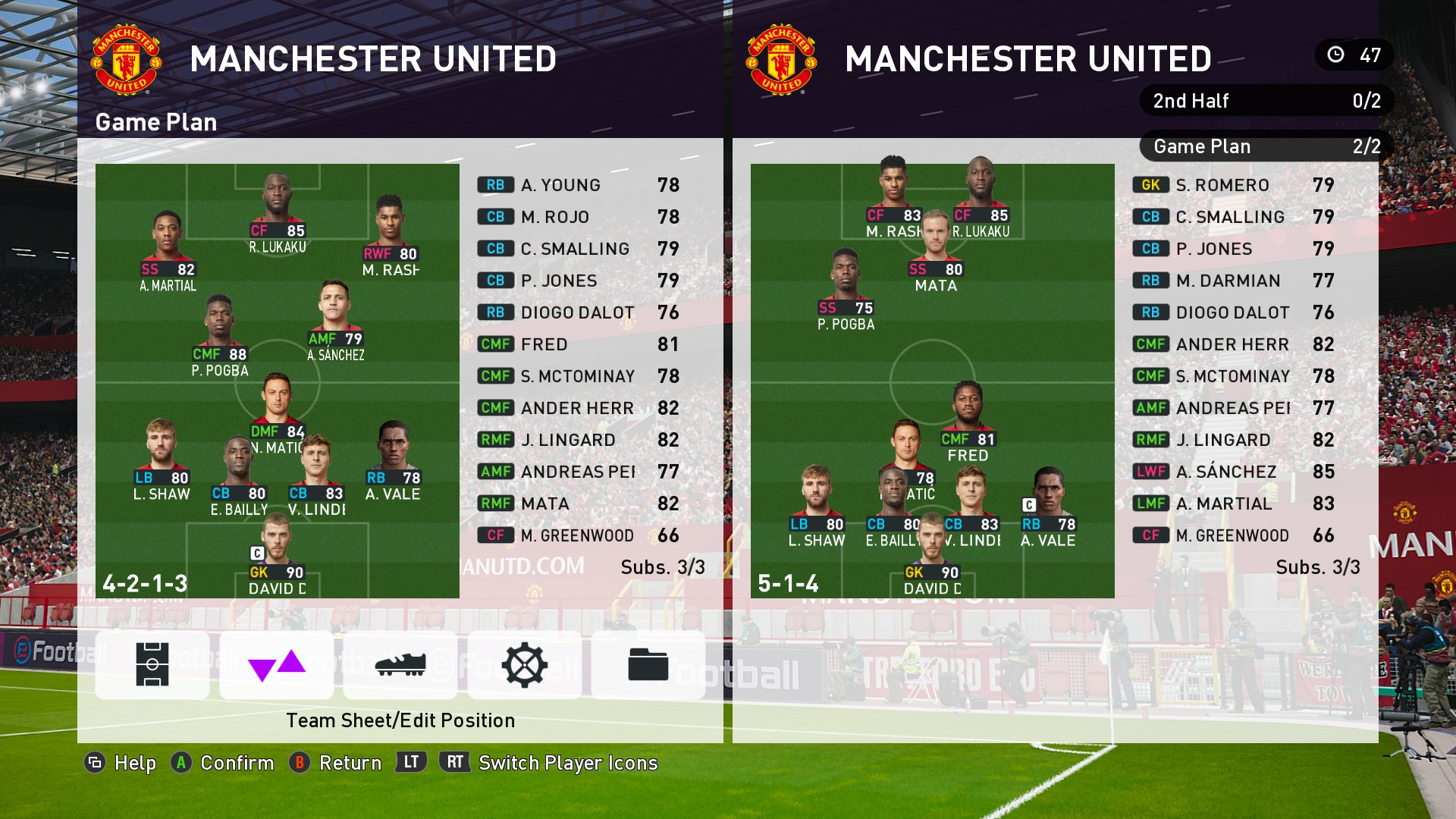Select the Game Plan 2/2 row

point(1266,146)
